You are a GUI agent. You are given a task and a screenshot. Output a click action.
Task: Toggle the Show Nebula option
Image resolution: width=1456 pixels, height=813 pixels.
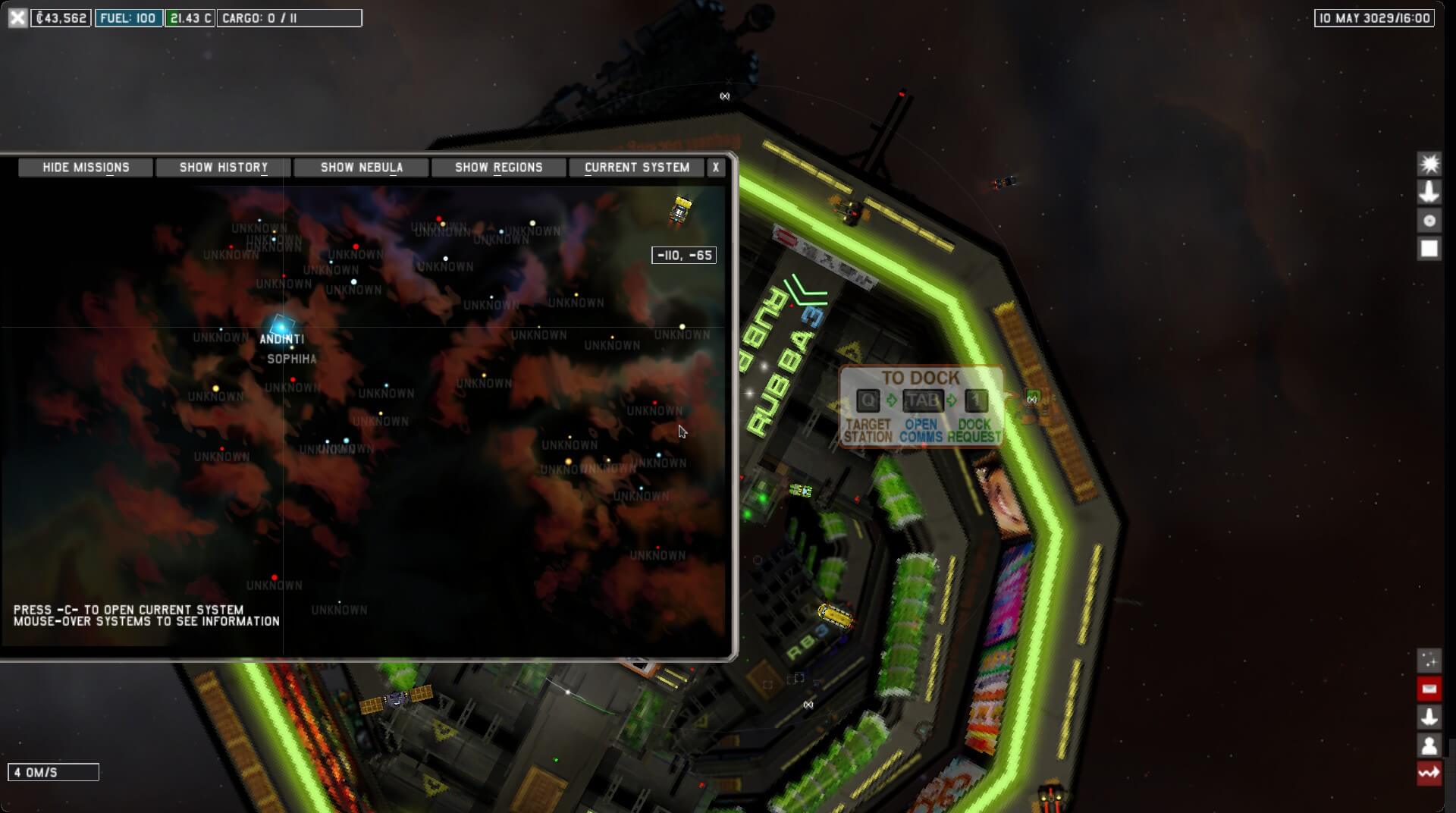(361, 168)
